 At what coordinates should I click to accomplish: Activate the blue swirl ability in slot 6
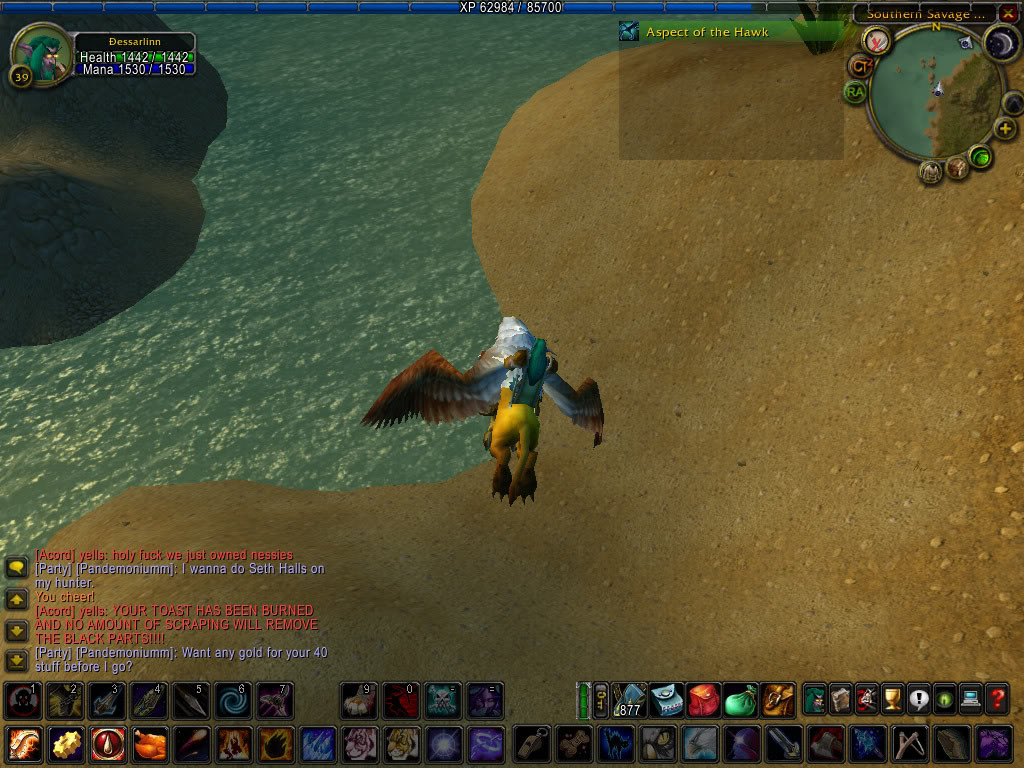233,701
